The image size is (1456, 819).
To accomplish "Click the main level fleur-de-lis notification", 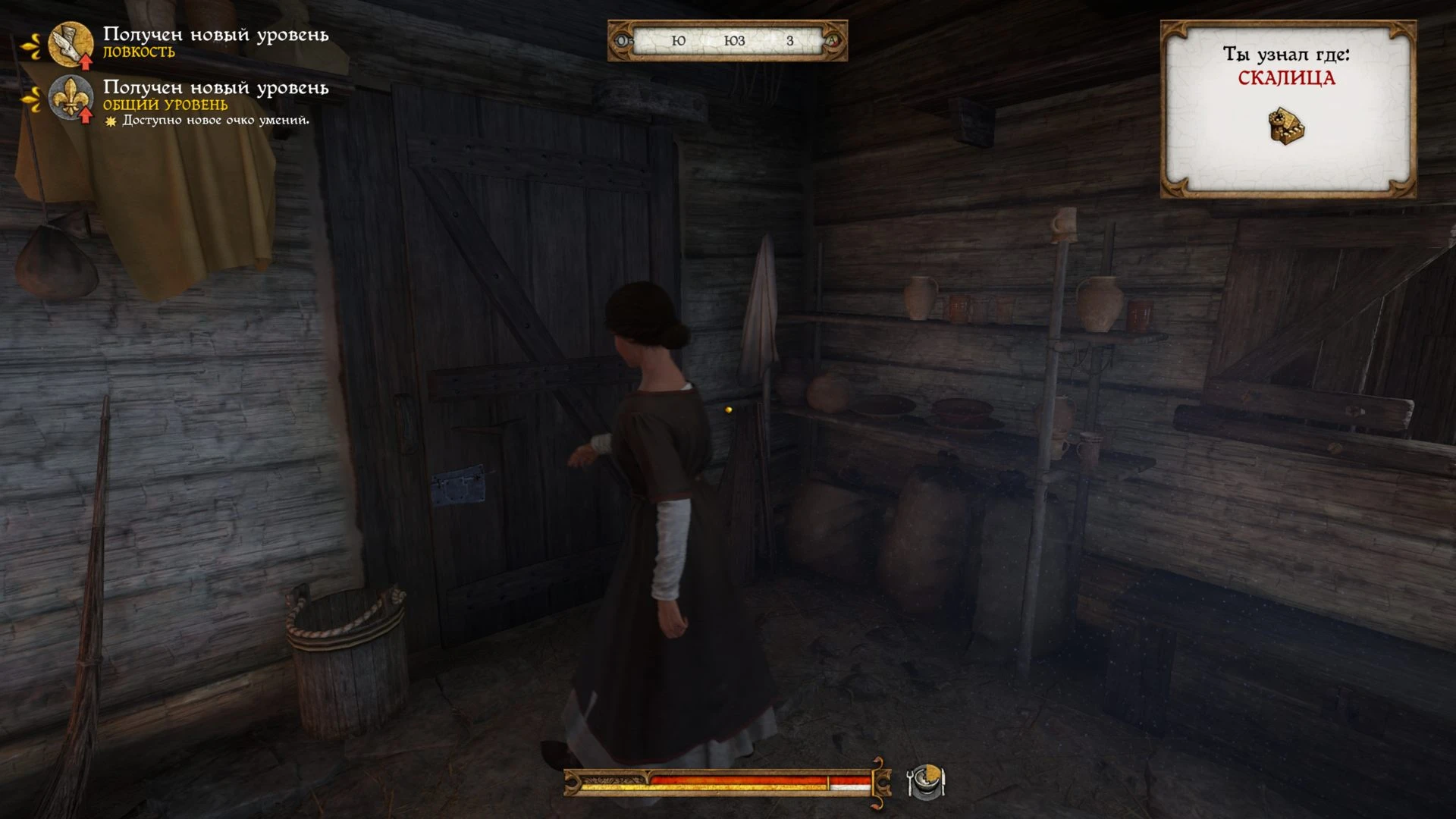I will pyautogui.click(x=71, y=98).
